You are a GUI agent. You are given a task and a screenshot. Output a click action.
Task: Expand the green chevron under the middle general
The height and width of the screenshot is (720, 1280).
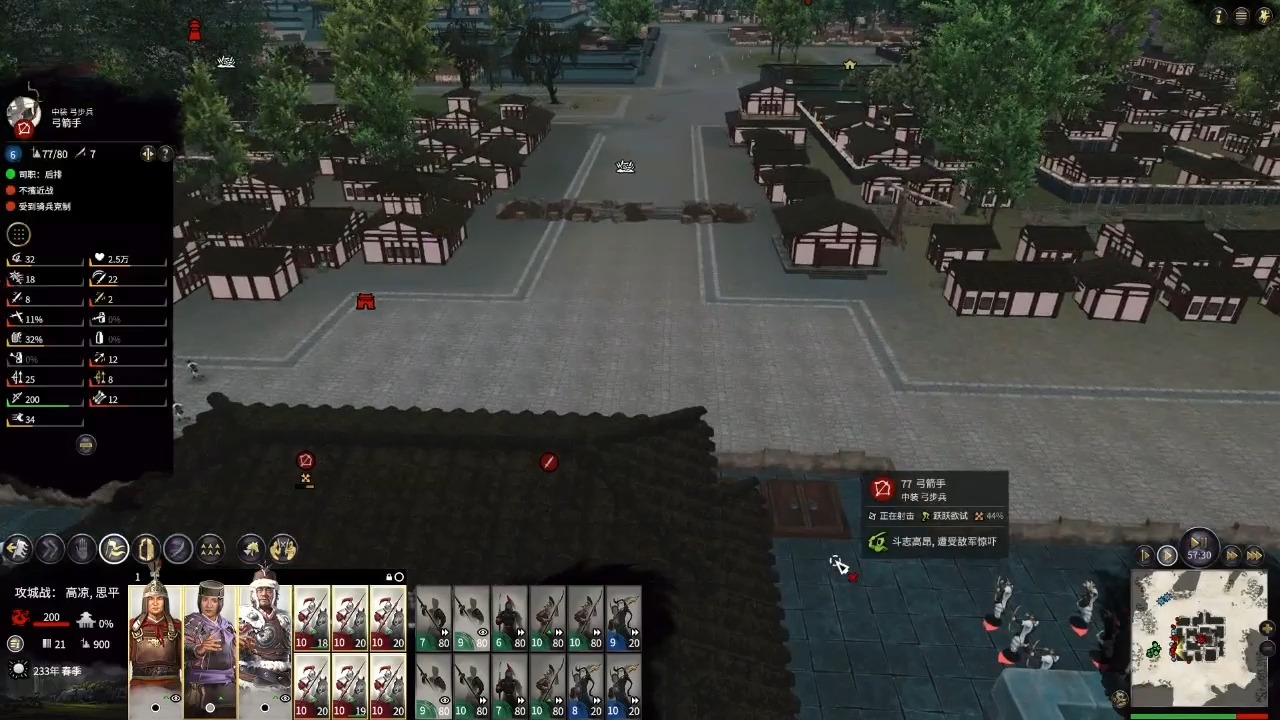coord(220,698)
